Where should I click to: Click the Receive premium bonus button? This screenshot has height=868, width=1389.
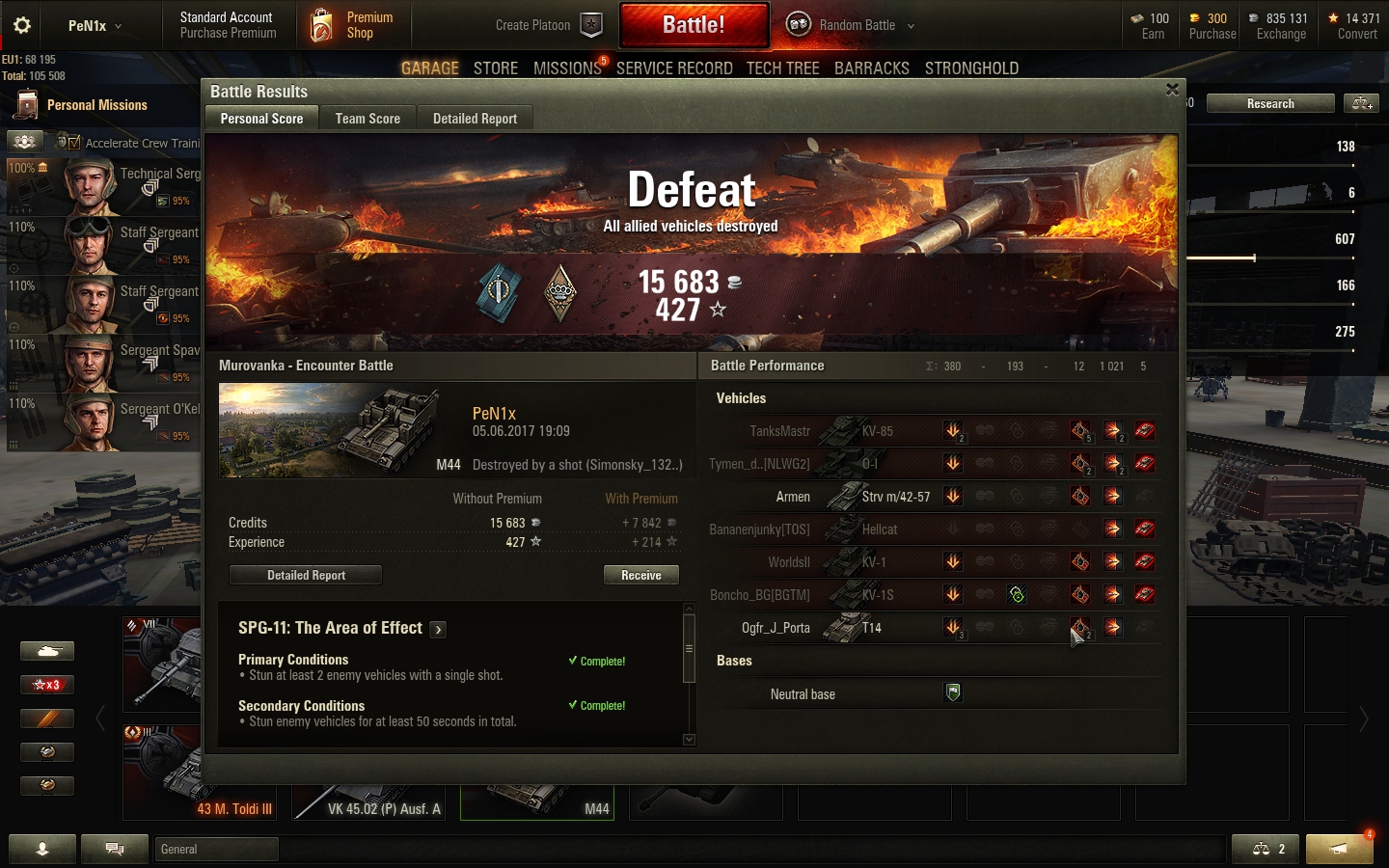click(640, 575)
